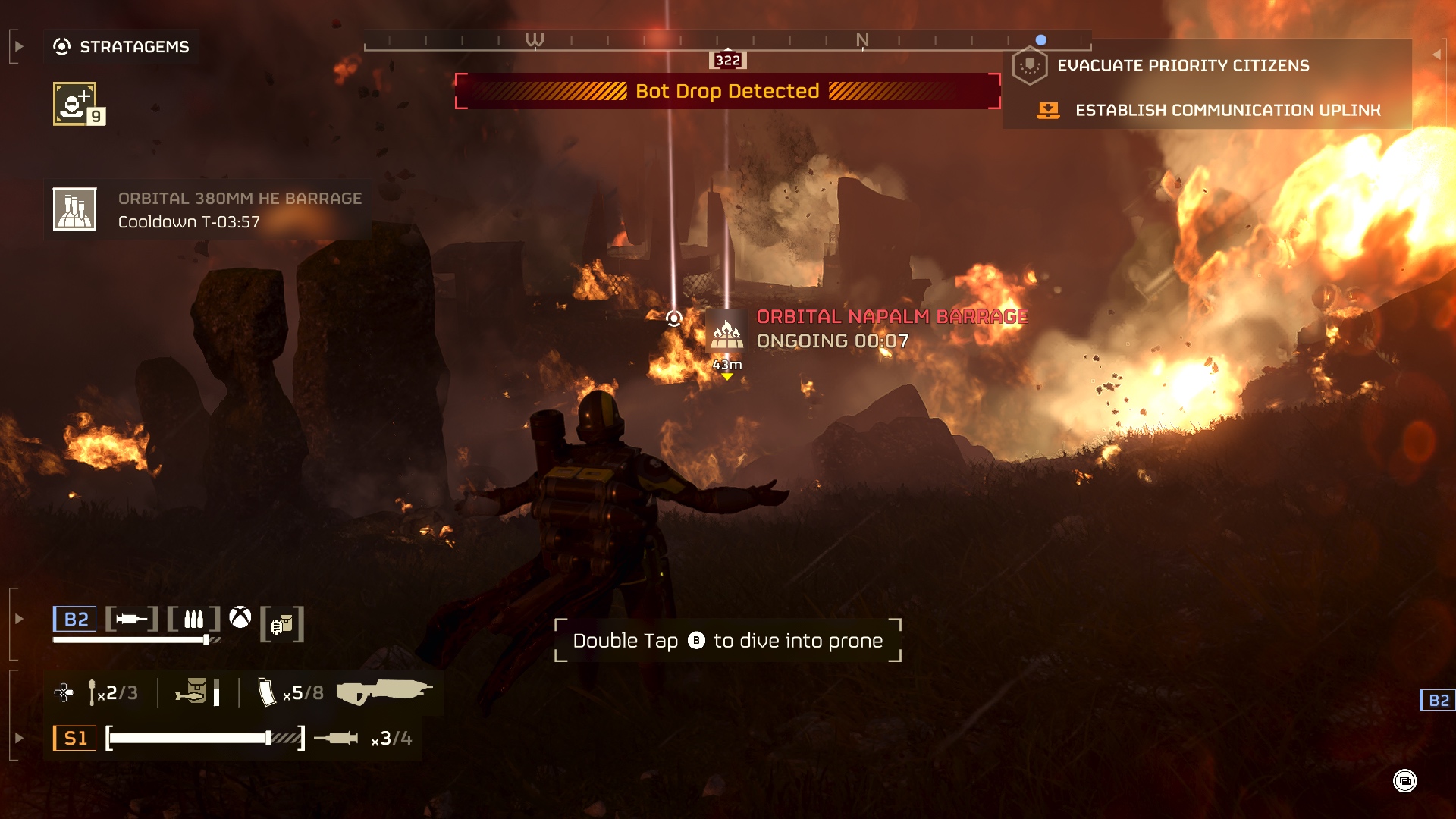
Task: Select the S1 squadmate tag
Action: pos(75,738)
